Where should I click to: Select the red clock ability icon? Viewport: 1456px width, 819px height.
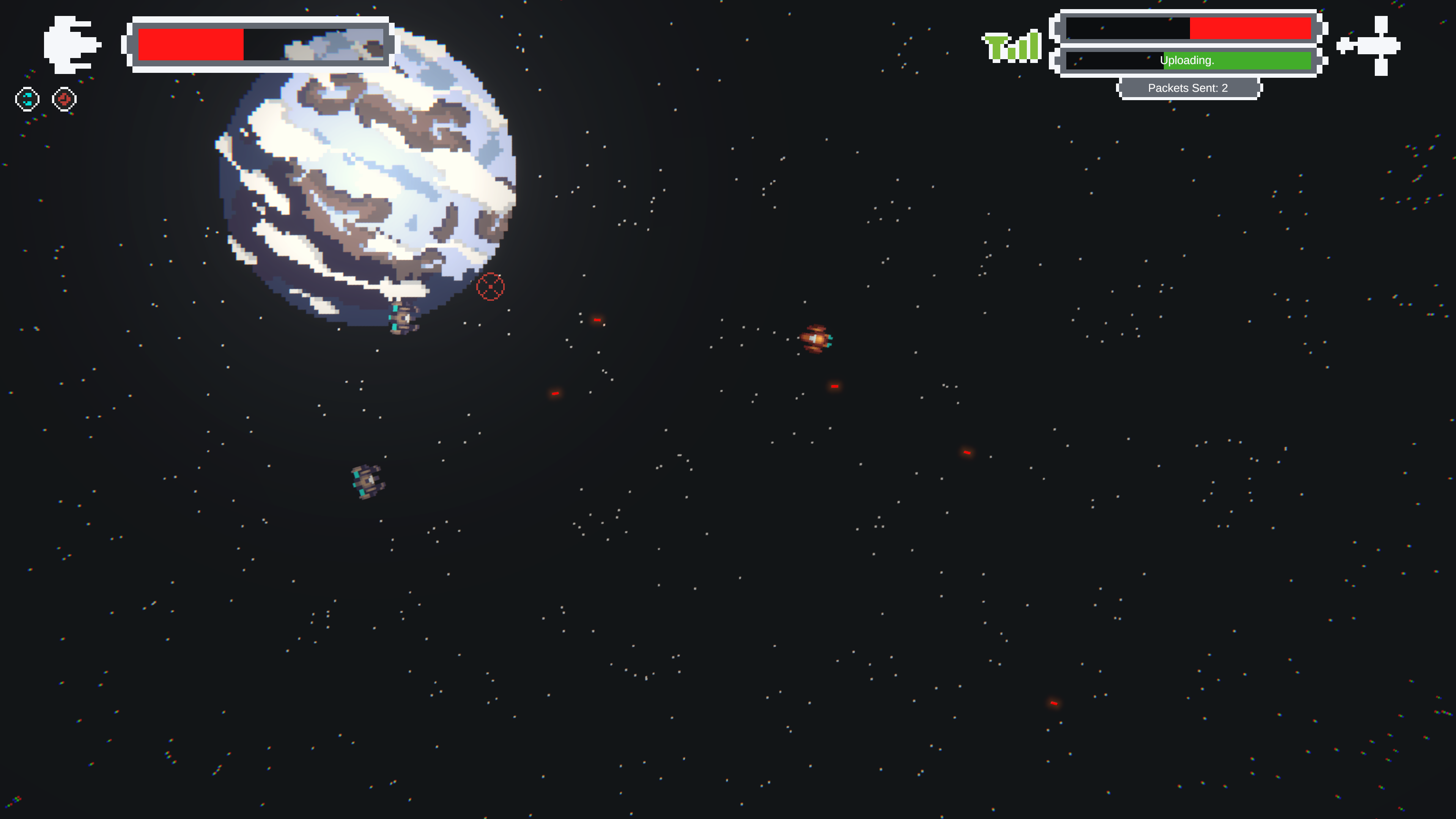(65, 99)
